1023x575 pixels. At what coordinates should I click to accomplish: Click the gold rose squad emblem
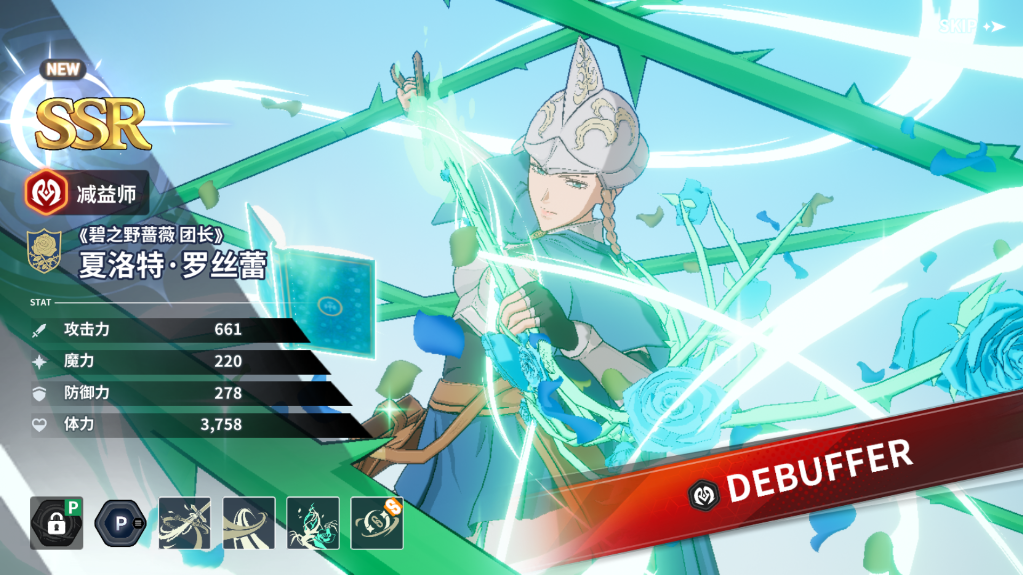click(46, 252)
